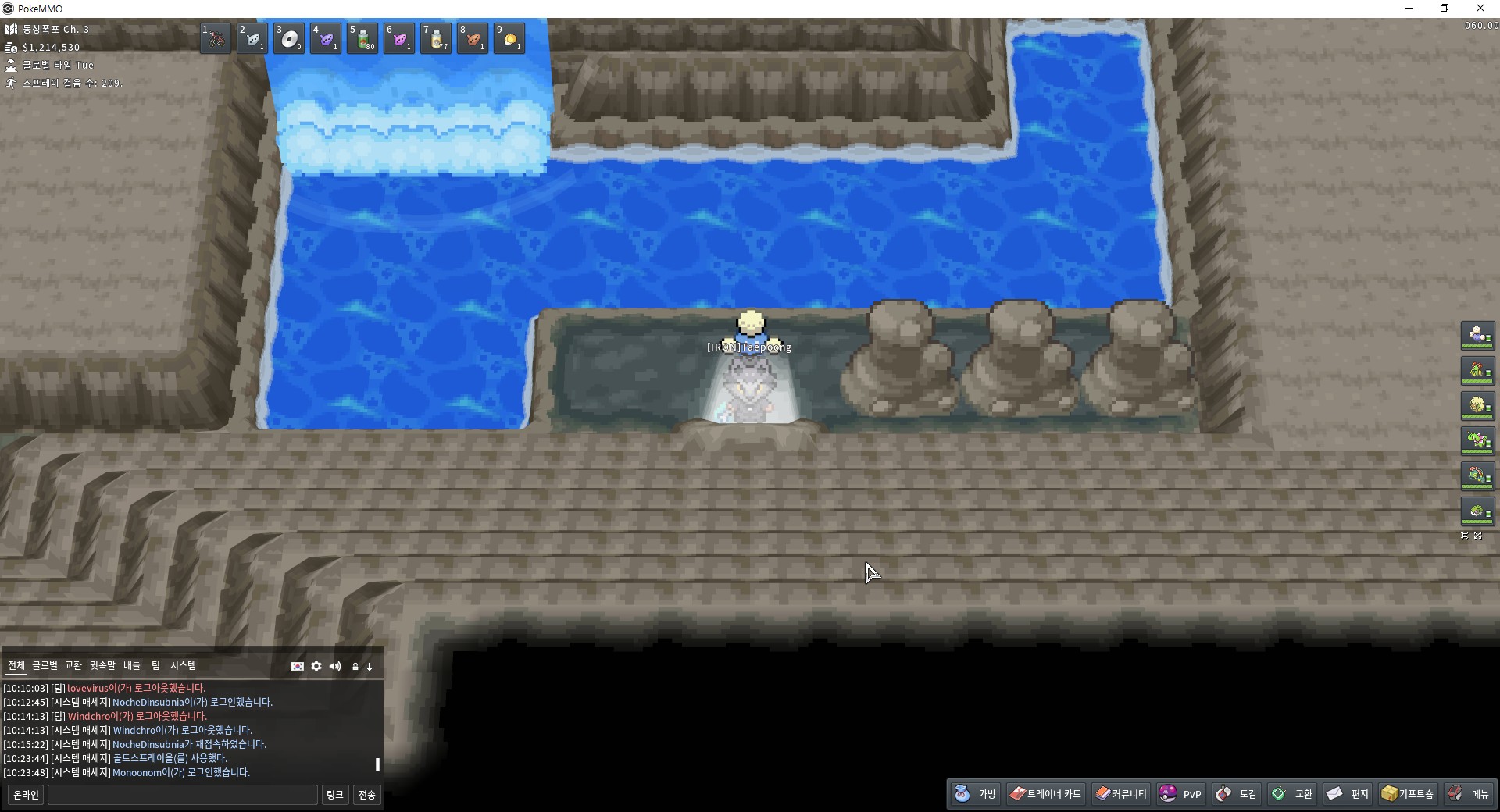Switch to the 시스템 chat tab
Image resolution: width=1500 pixels, height=812 pixels.
184,665
